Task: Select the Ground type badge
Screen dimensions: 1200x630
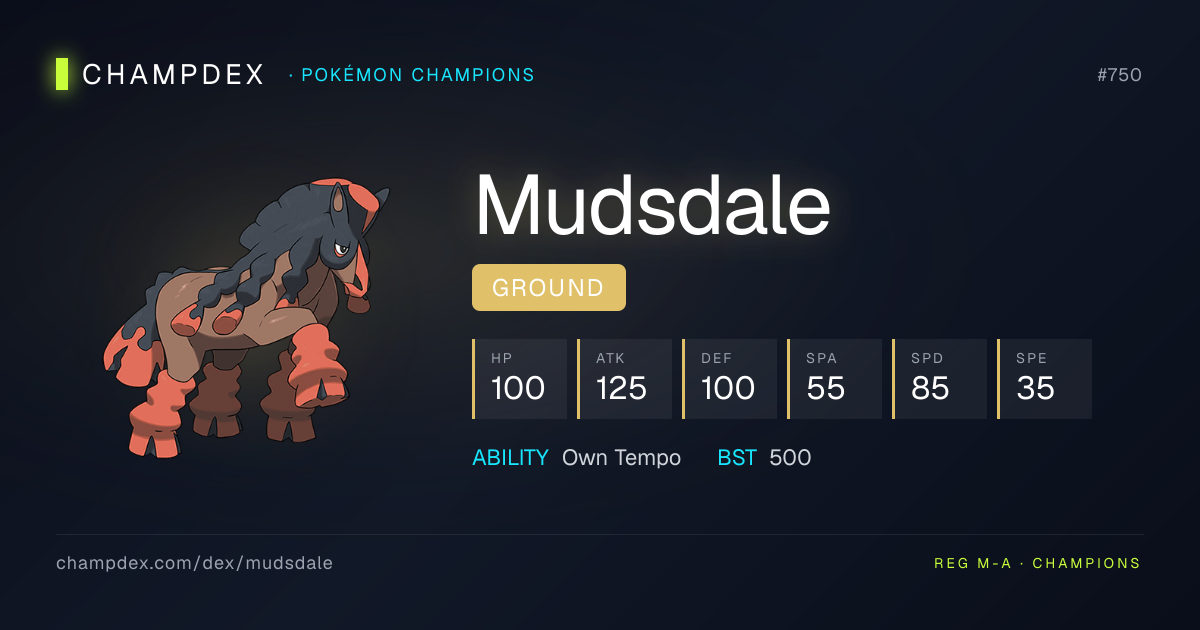Action: 548,288
